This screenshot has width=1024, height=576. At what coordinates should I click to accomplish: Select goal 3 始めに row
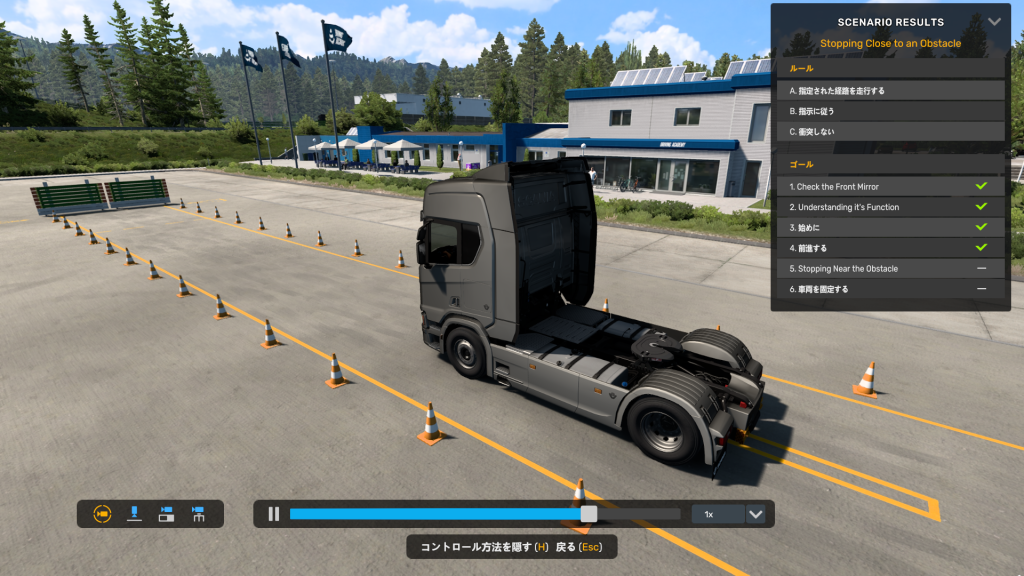890,228
